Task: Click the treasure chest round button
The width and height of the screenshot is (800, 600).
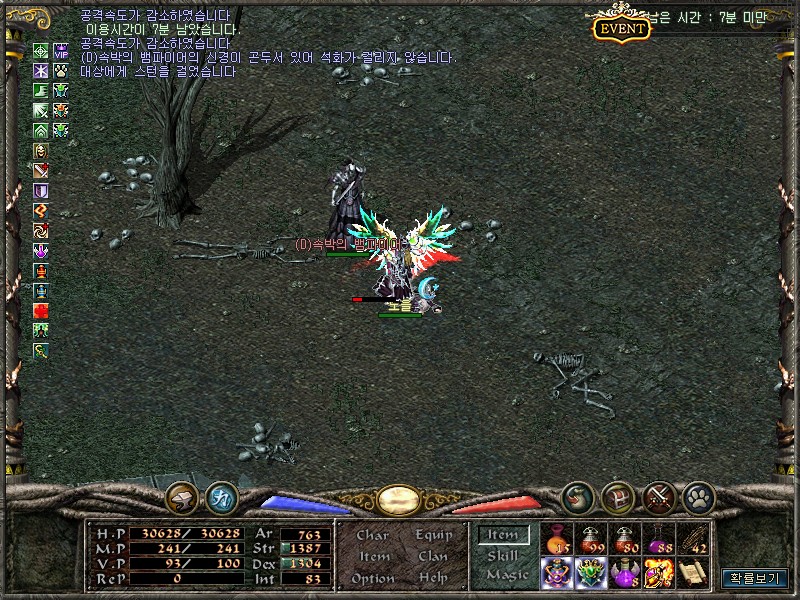Action: (619, 495)
